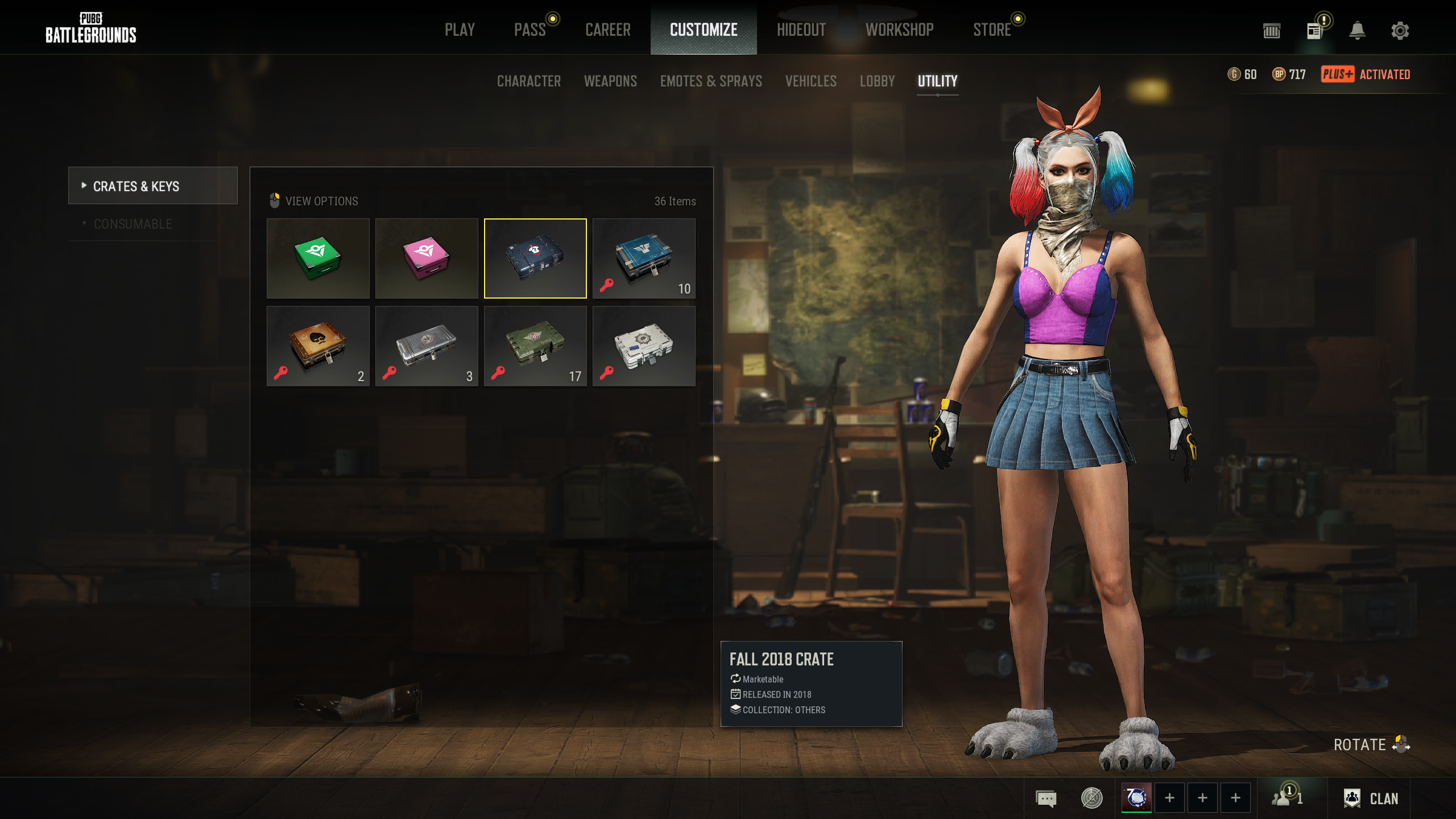This screenshot has width=1456, height=819.
Task: Select the VEHICLES sub-tab
Action: (x=811, y=81)
